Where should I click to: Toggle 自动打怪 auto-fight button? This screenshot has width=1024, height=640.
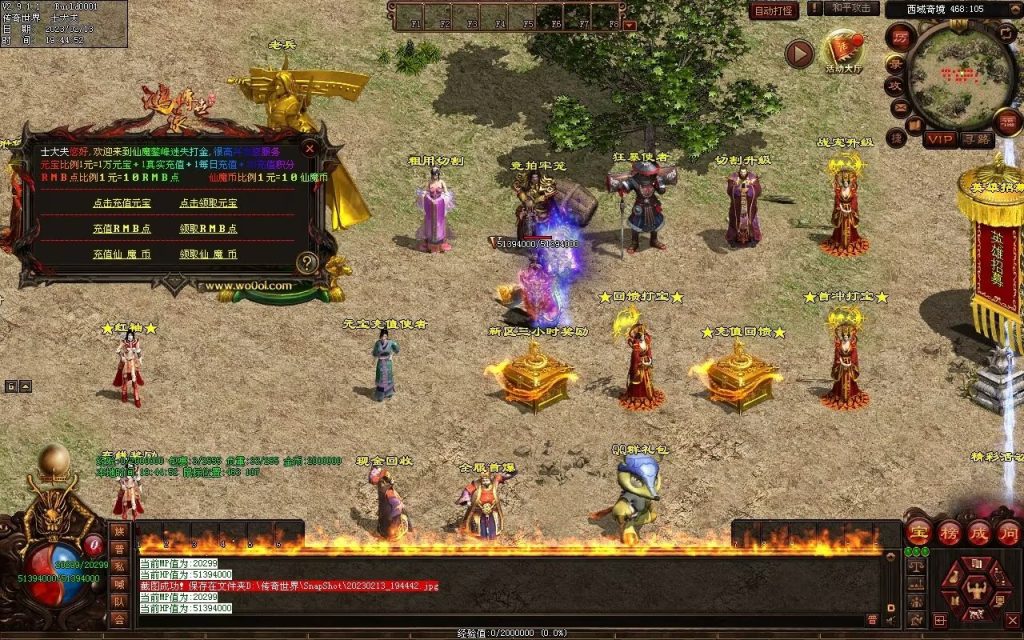773,10
